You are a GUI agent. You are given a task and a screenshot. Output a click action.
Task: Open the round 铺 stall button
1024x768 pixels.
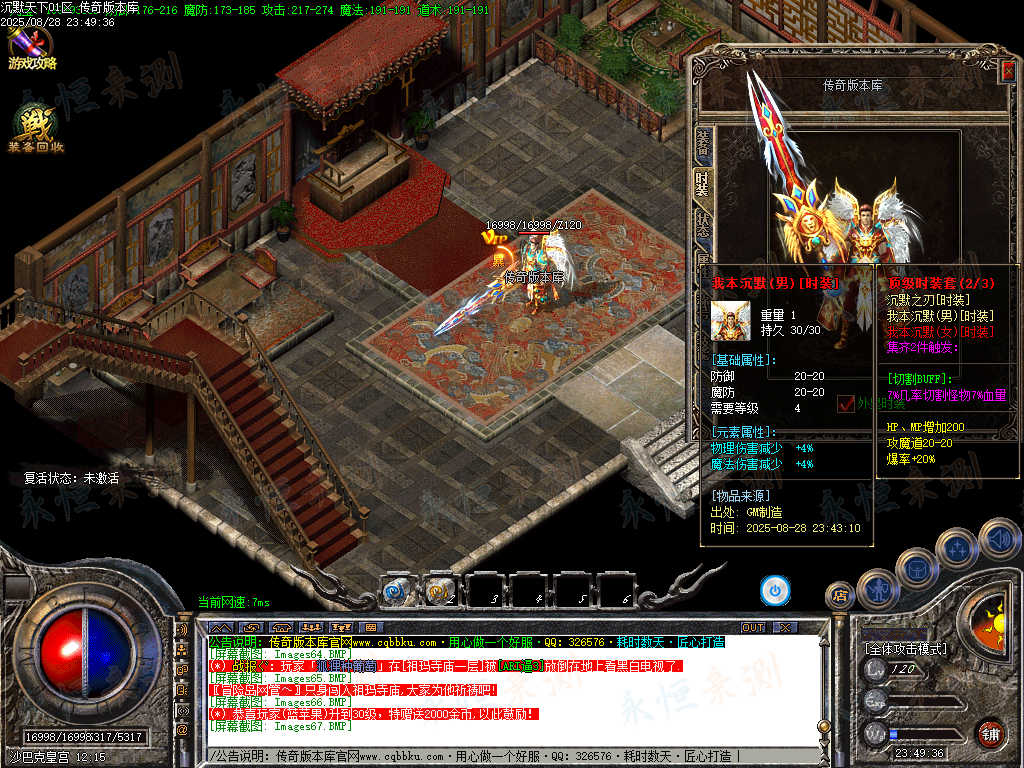(990, 732)
